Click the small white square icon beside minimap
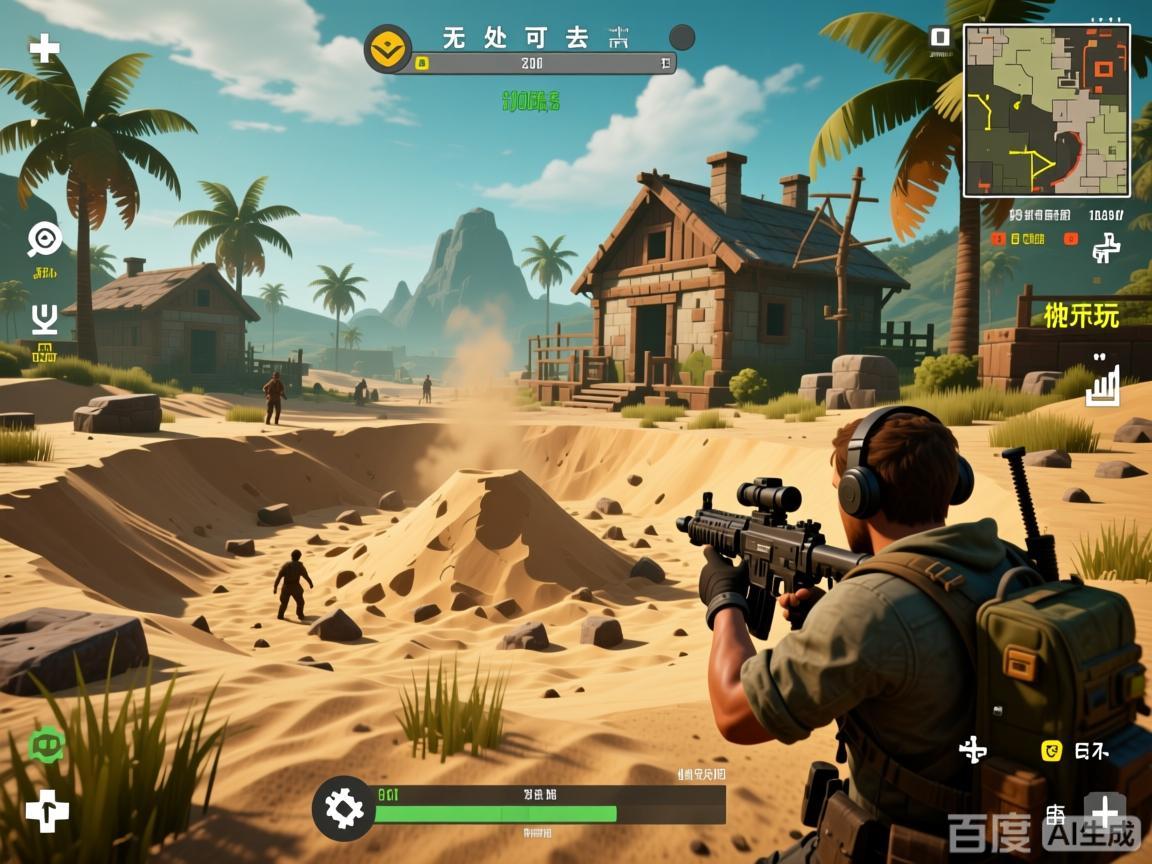Screen dimensions: 1152x864 tap(939, 38)
